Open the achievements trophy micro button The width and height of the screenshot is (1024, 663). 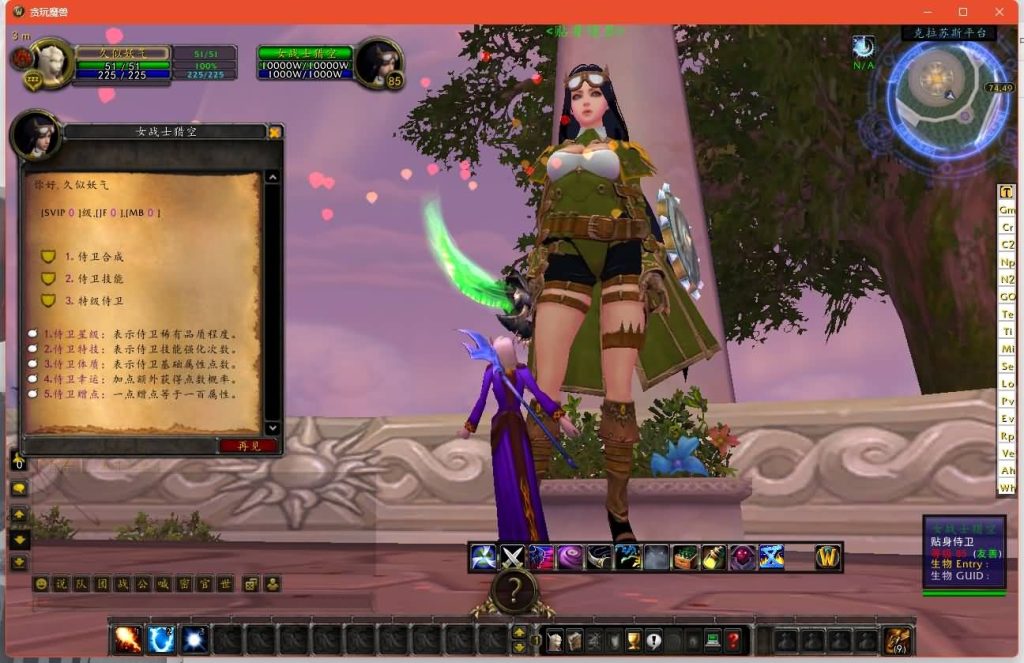coord(633,641)
